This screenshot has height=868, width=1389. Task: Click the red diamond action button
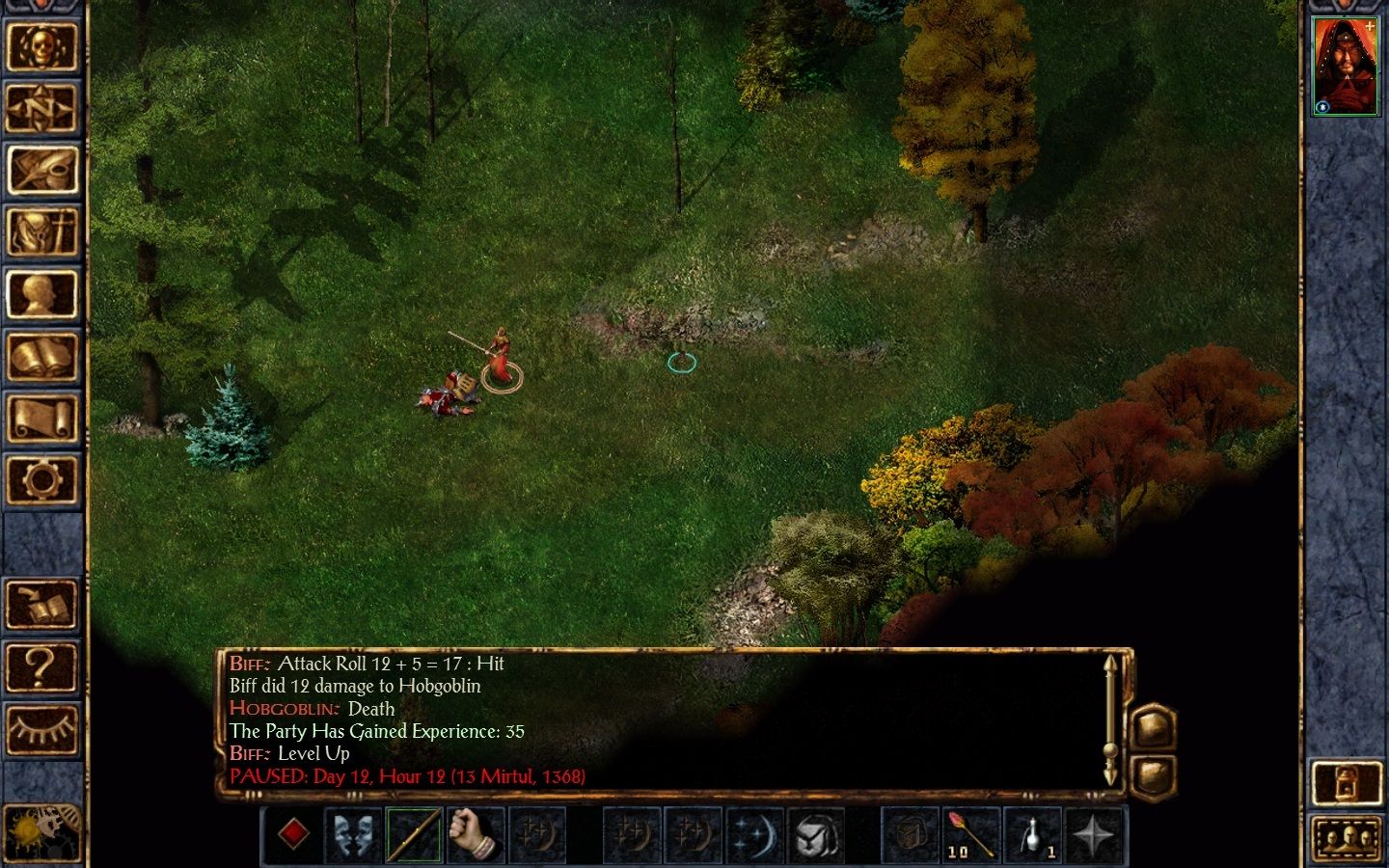coord(294,833)
